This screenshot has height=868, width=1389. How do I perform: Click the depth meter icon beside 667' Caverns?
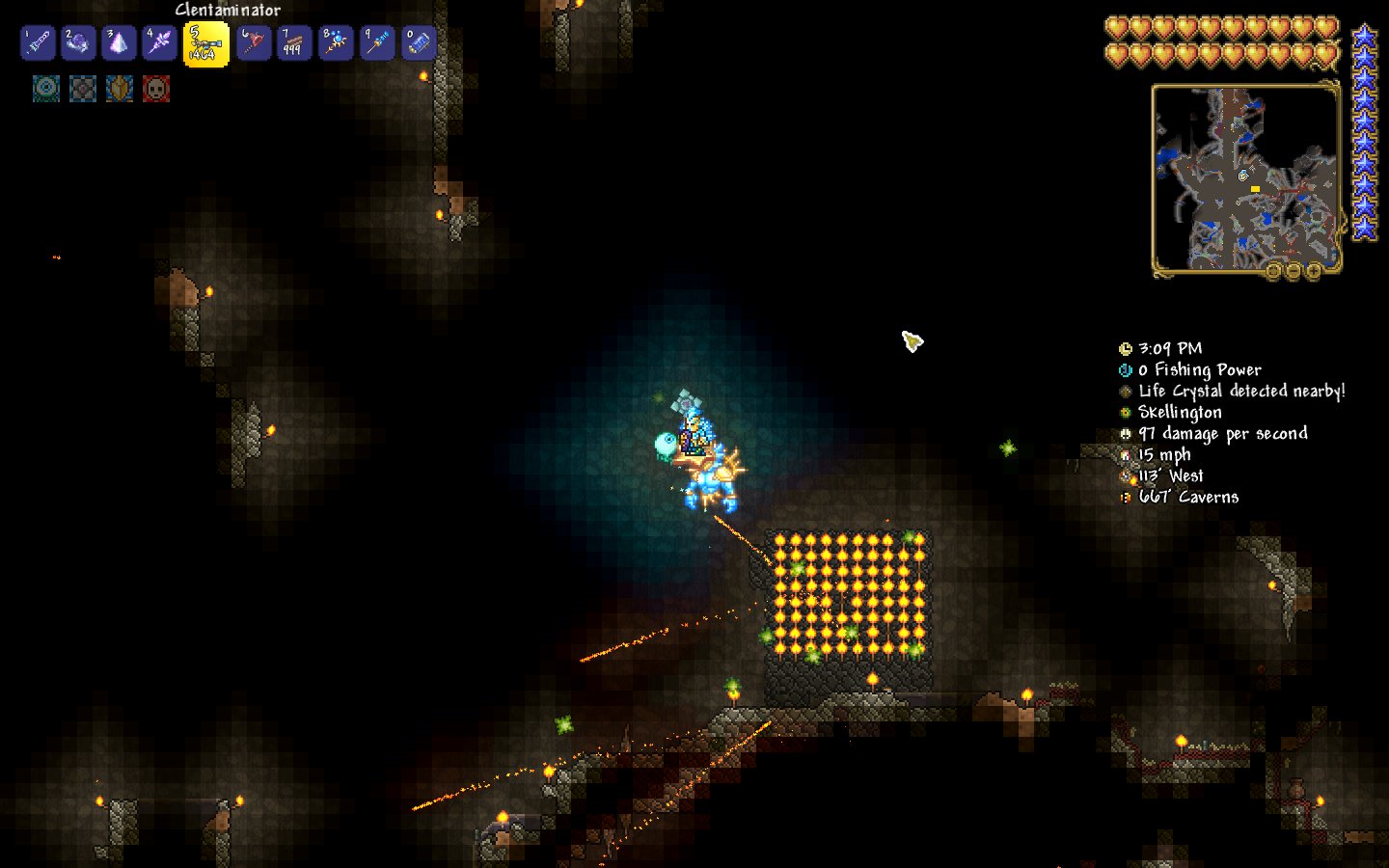1125,497
